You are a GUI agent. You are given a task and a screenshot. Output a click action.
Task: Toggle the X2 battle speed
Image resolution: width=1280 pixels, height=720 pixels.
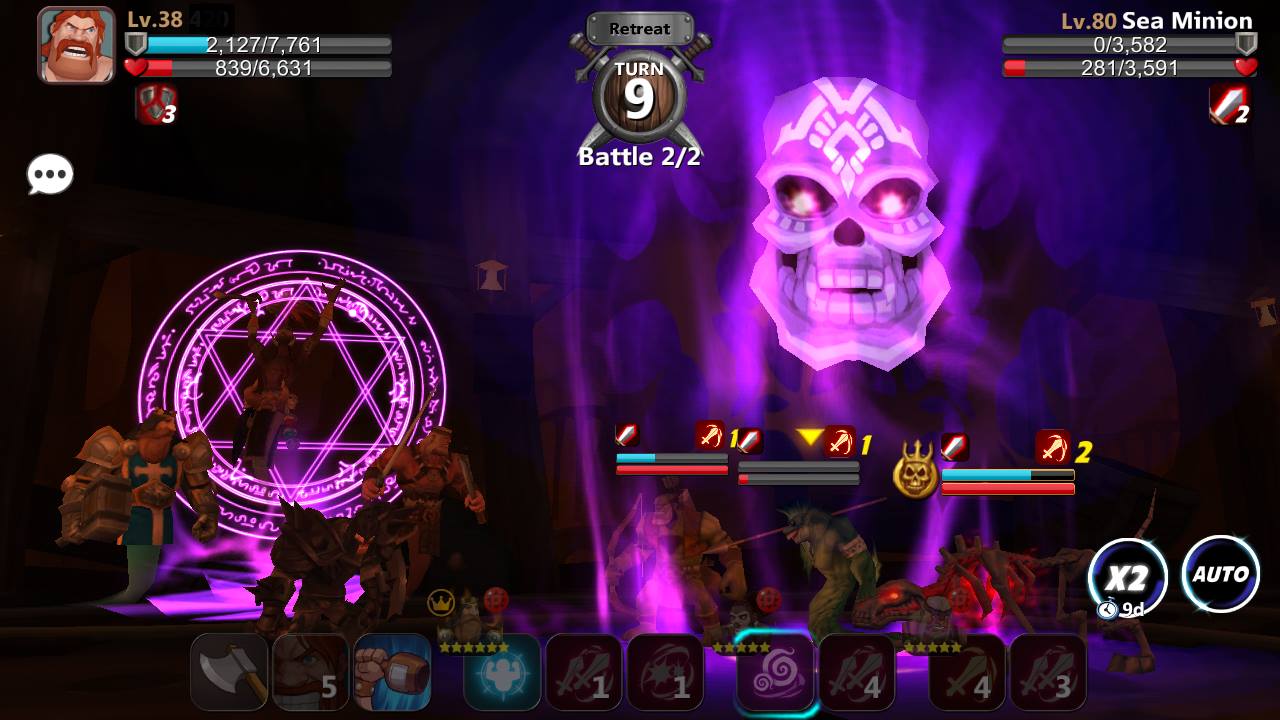point(1127,576)
